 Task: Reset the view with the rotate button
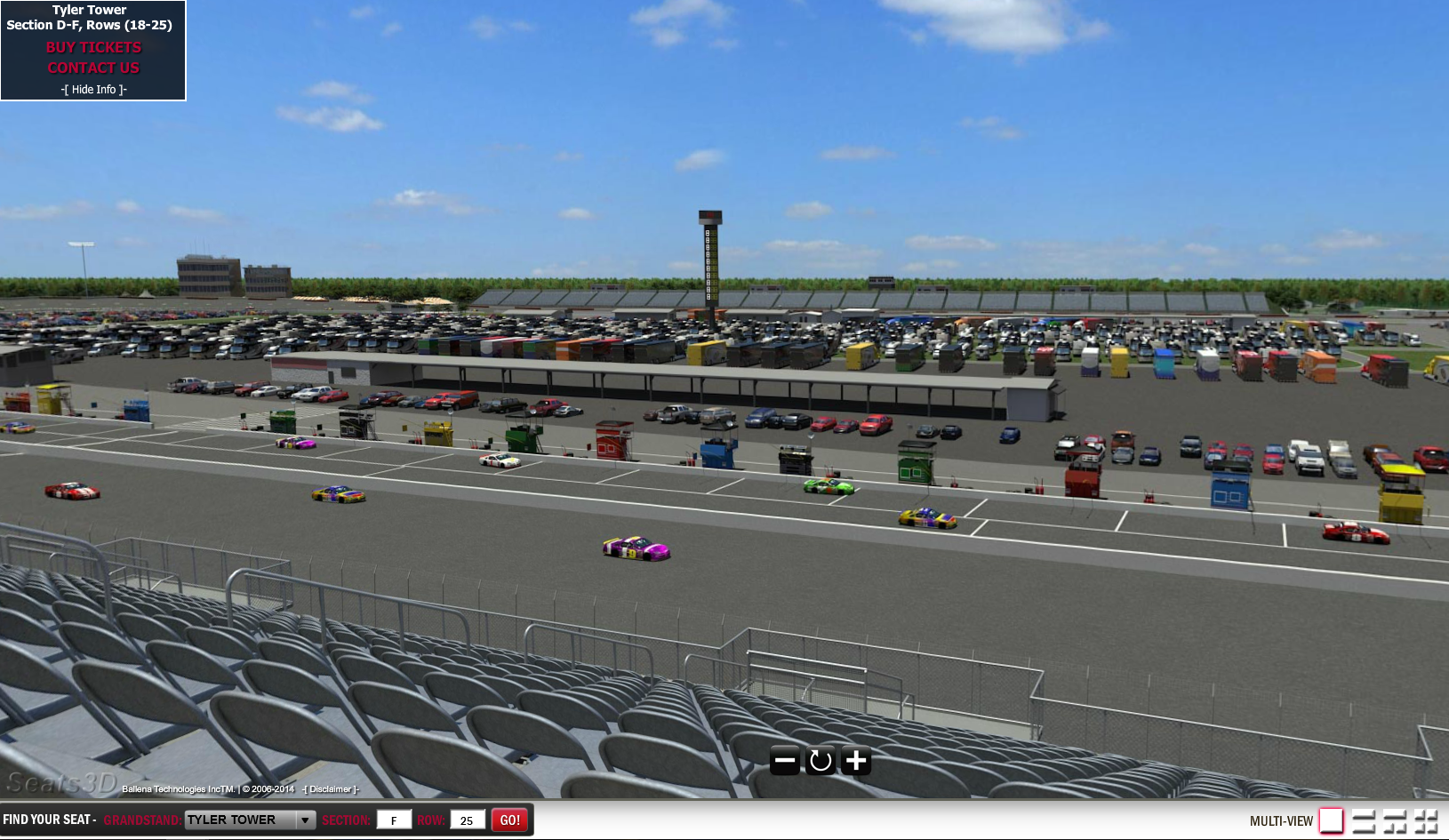821,761
